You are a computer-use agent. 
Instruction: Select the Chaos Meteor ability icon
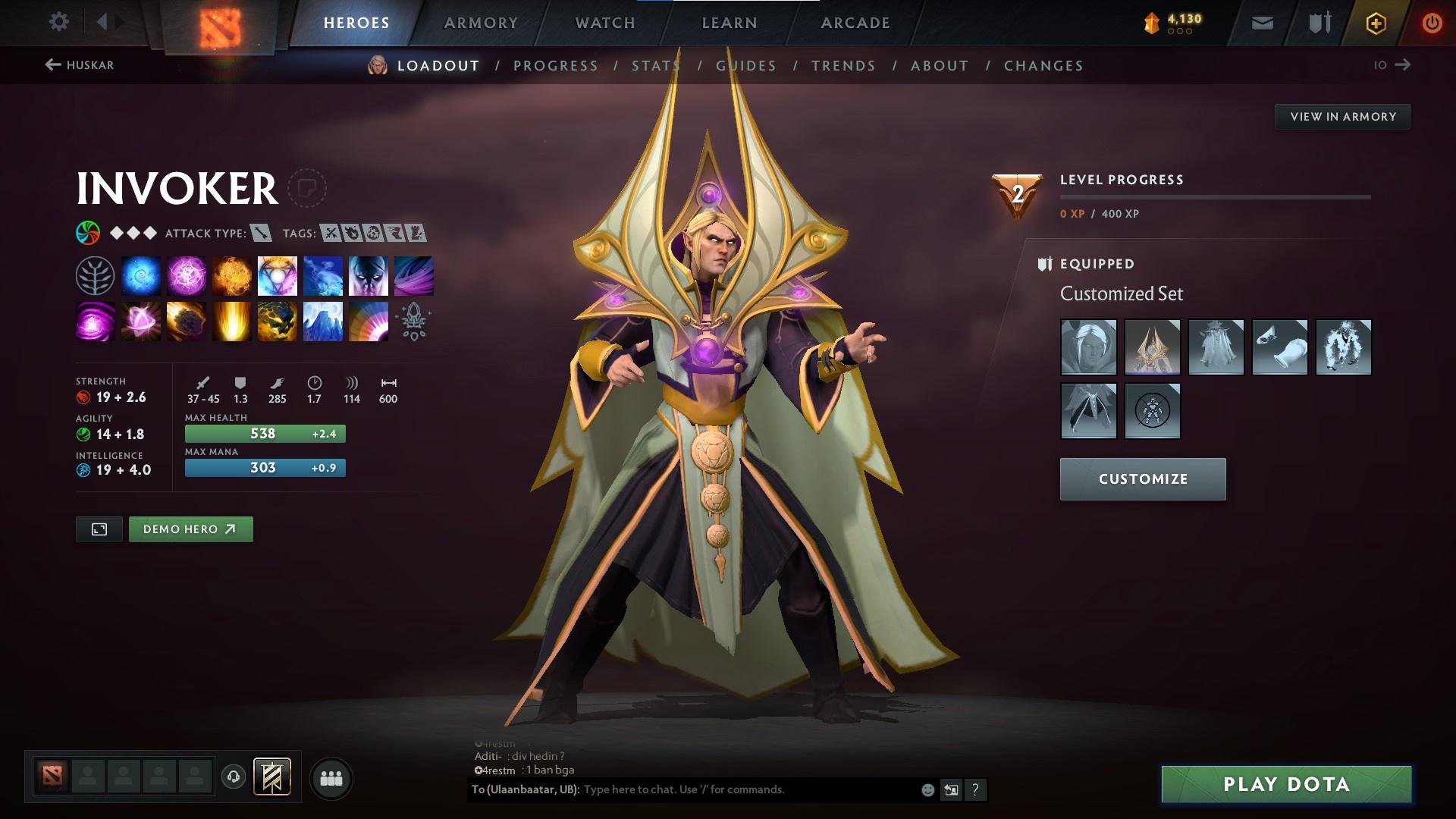[187, 321]
